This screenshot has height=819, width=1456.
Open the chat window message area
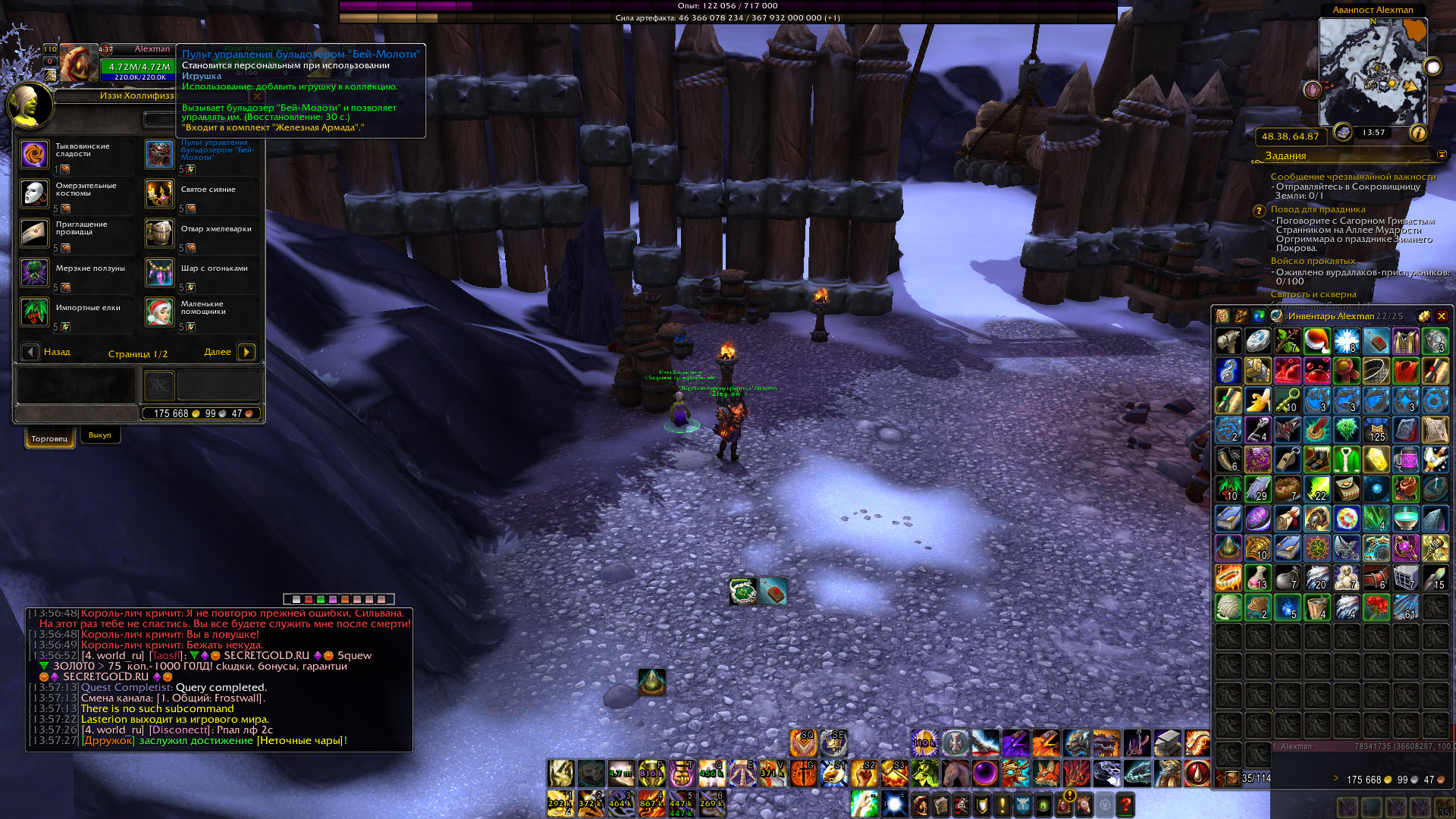coord(219,676)
